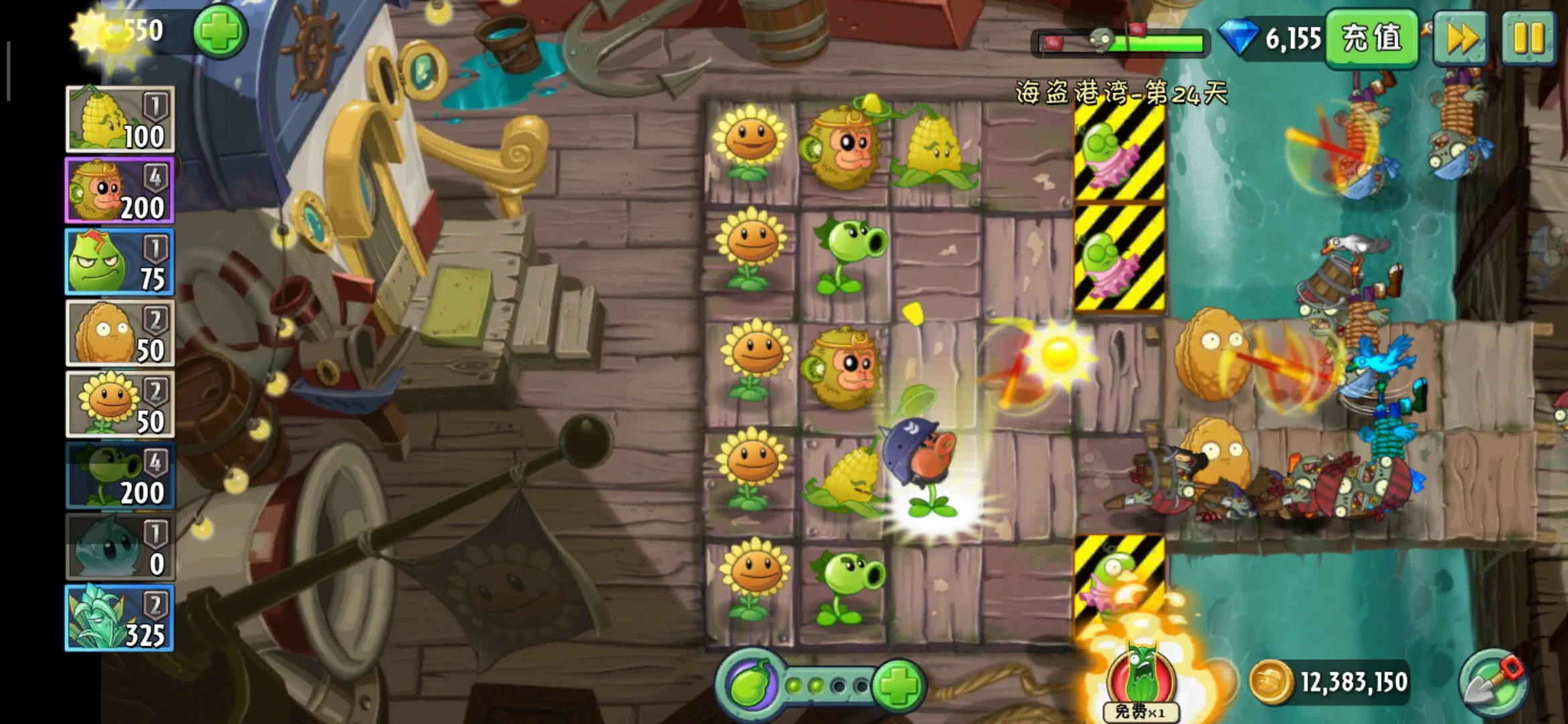Select the shovel tool
This screenshot has width=1568, height=724.
click(1494, 682)
